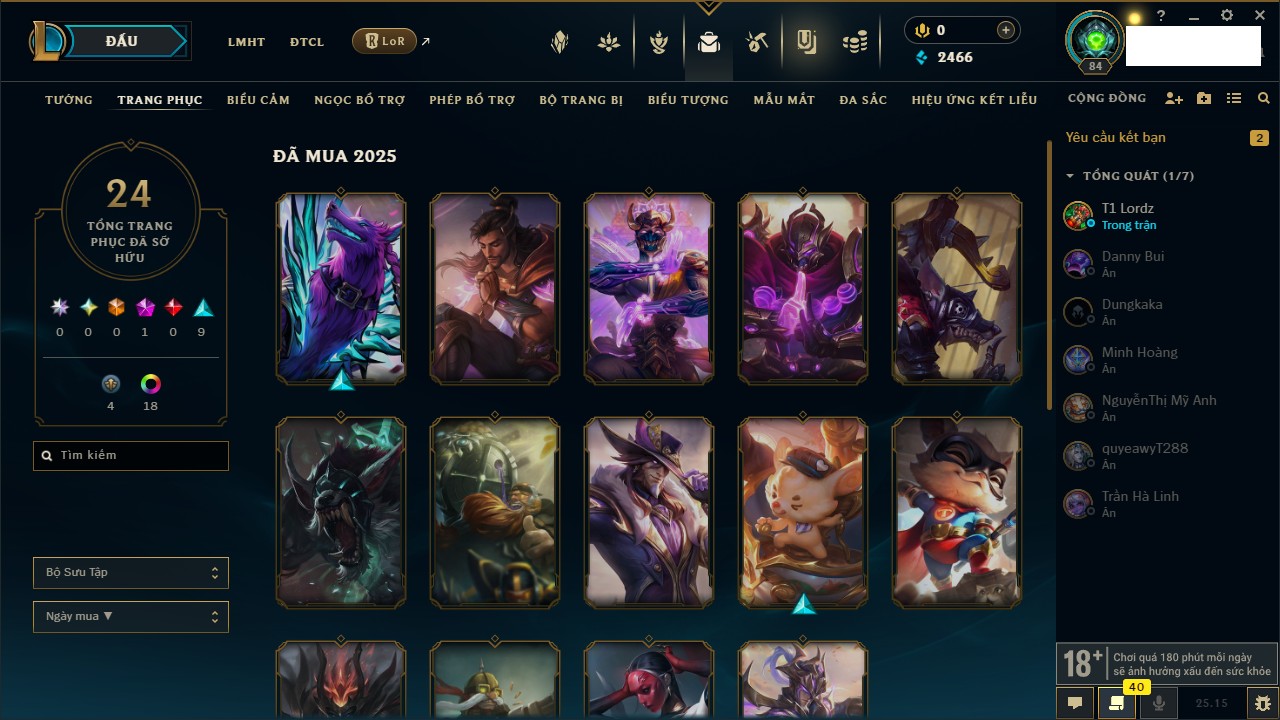The width and height of the screenshot is (1280, 720).
Task: Open the LMHT menu entry
Action: click(246, 42)
